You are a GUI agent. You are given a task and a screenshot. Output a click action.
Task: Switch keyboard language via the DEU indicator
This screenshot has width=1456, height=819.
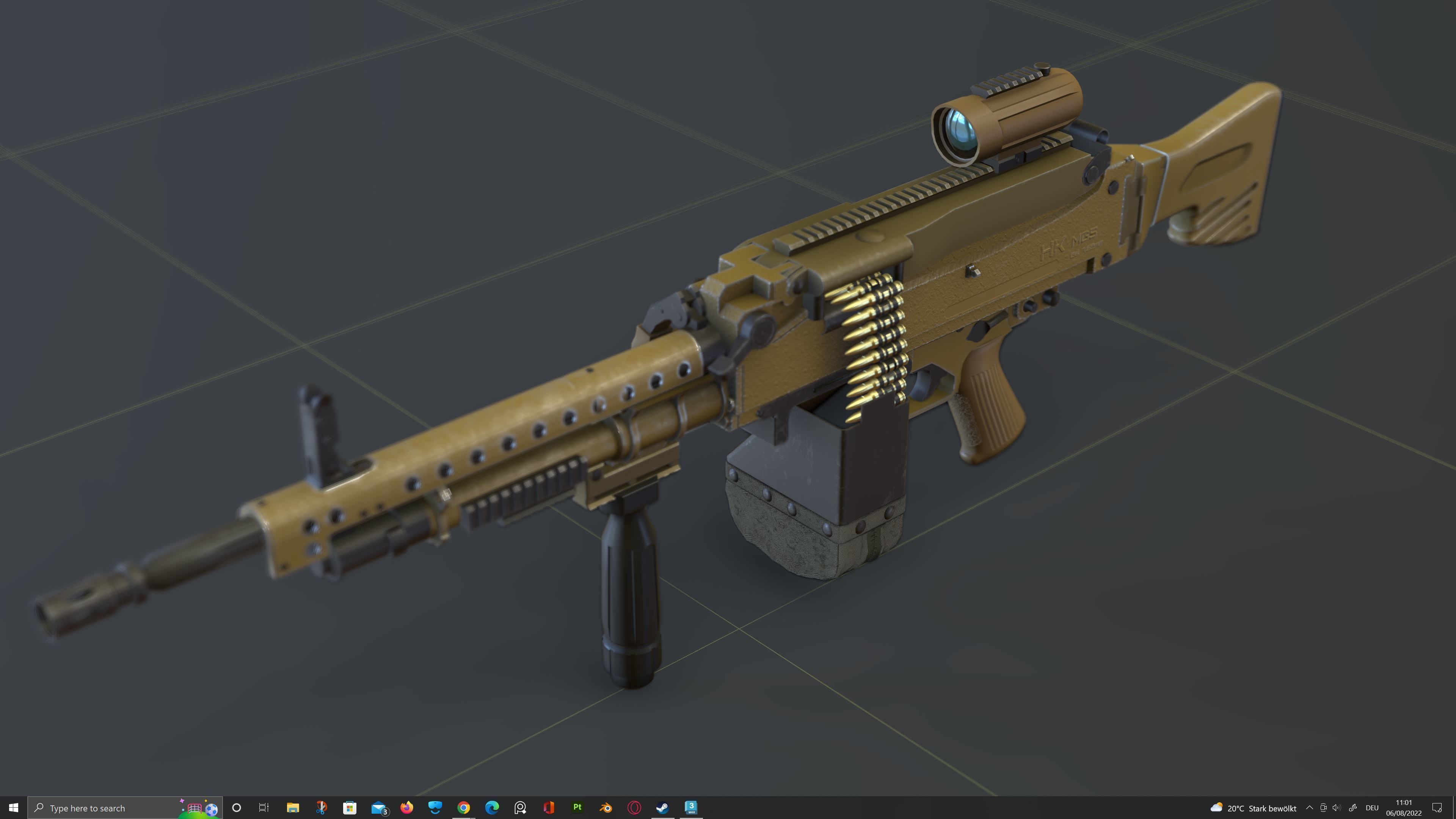1372,807
